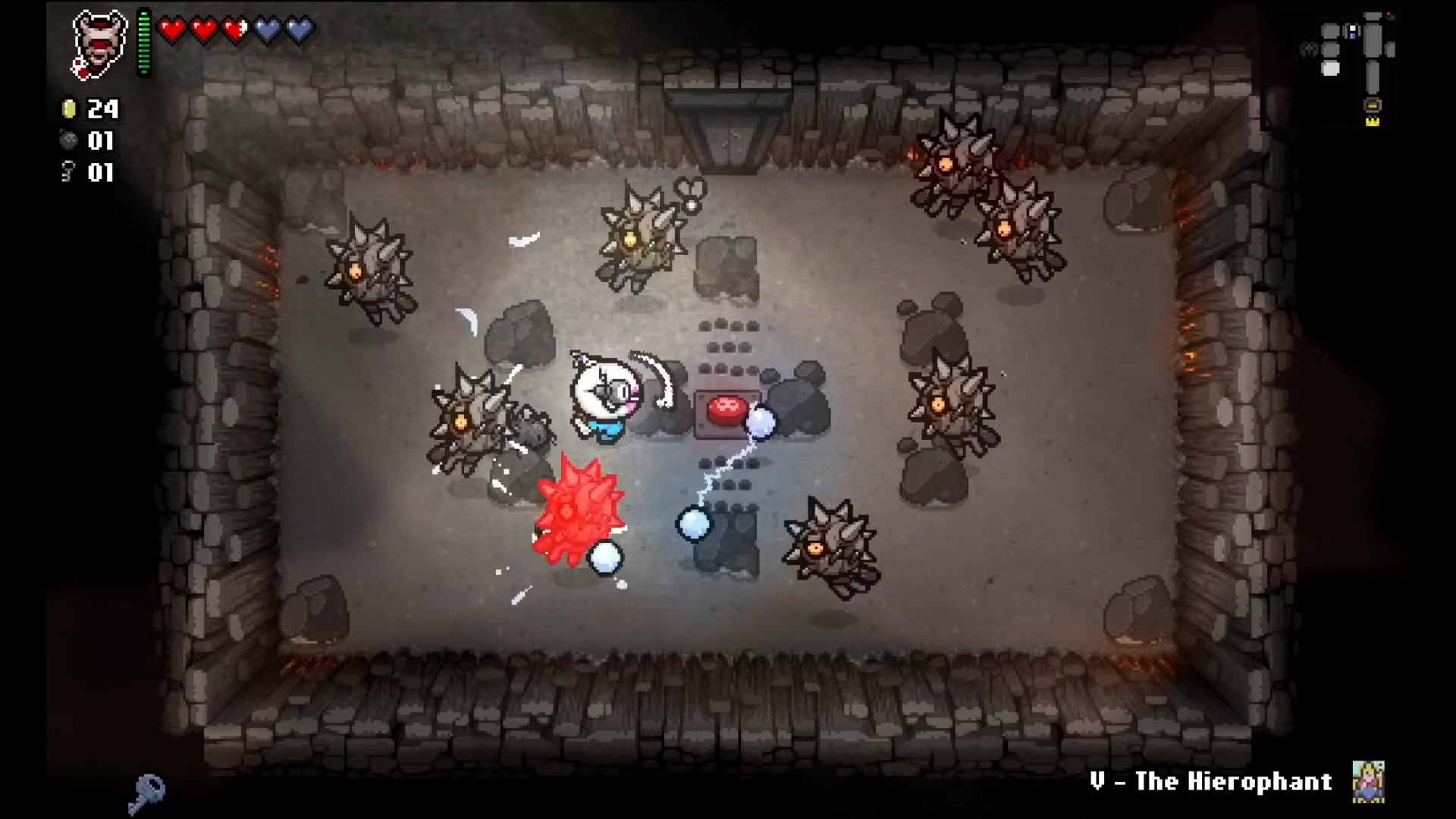
Task: Click the item room icon on the minimap
Action: [x=1352, y=33]
